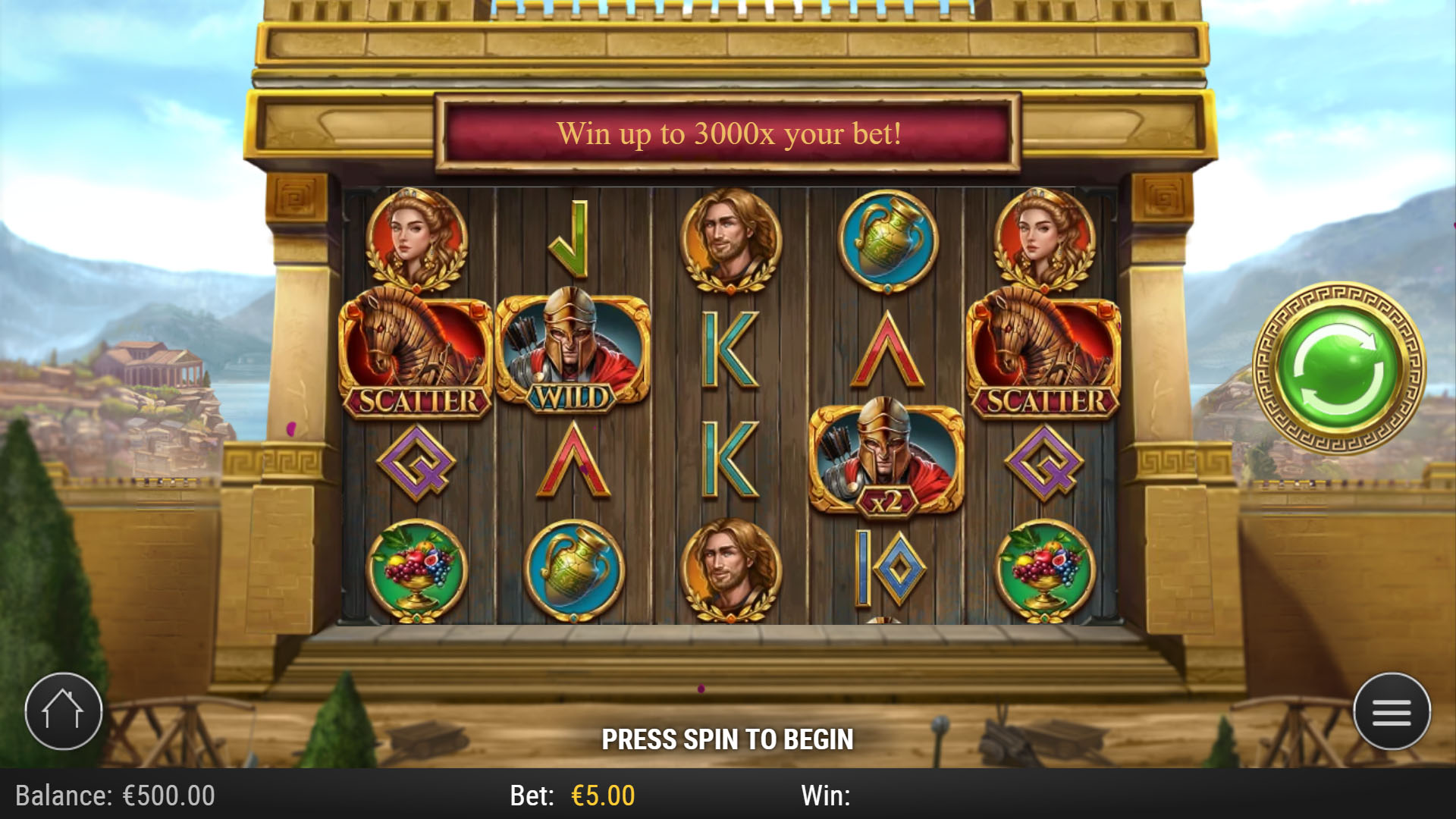The image size is (1456, 819).
Task: Select the Home icon in bottom left
Action: [x=63, y=710]
